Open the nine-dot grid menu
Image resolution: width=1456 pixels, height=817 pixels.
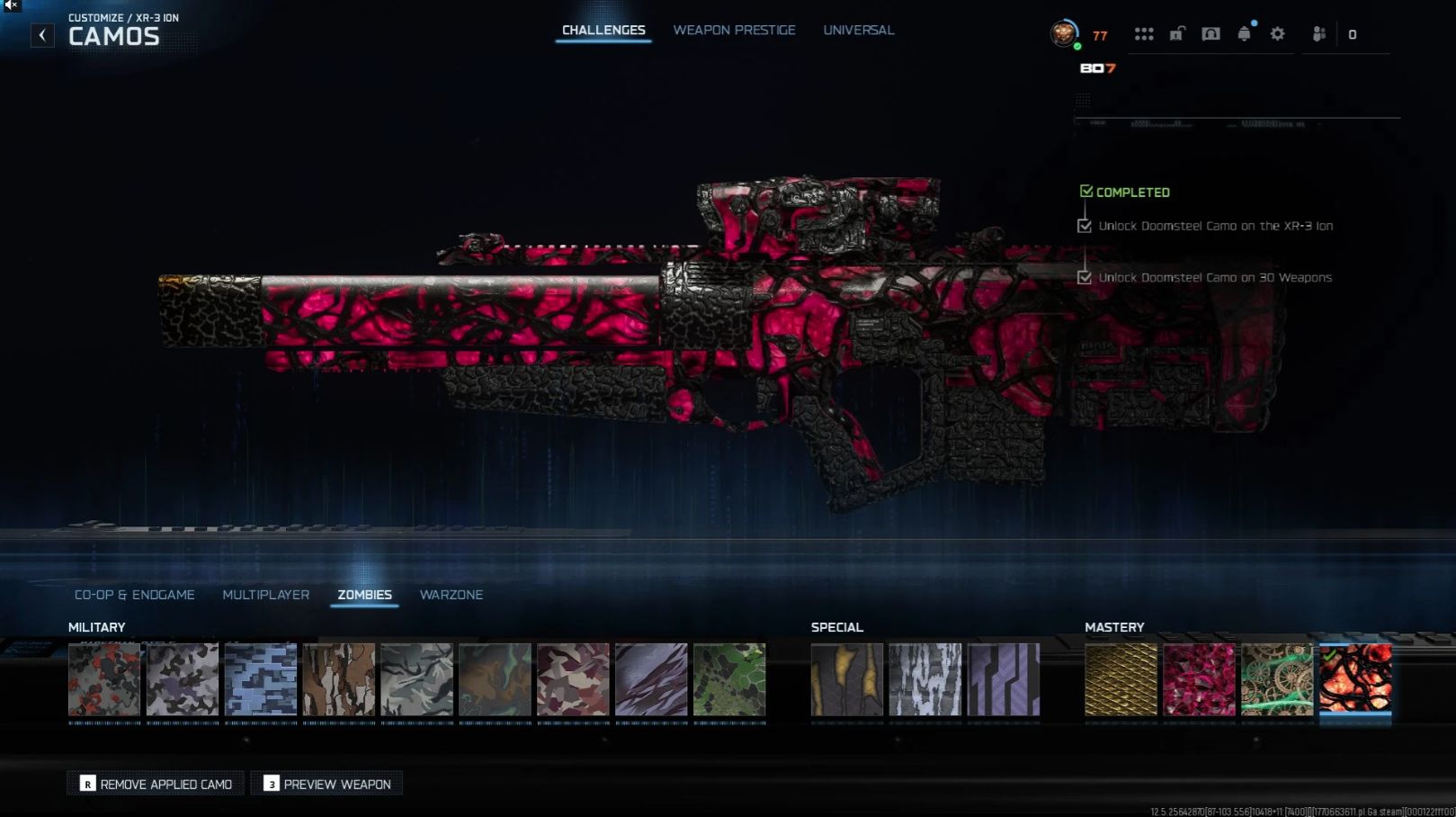pyautogui.click(x=1144, y=34)
